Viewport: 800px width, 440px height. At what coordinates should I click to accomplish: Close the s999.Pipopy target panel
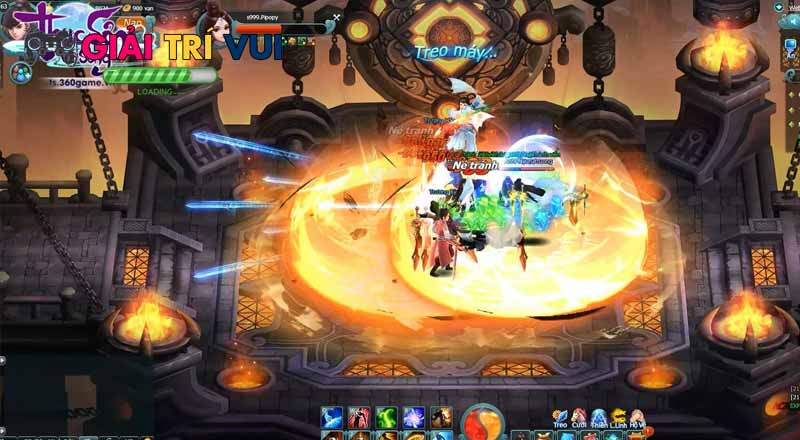coord(337,17)
